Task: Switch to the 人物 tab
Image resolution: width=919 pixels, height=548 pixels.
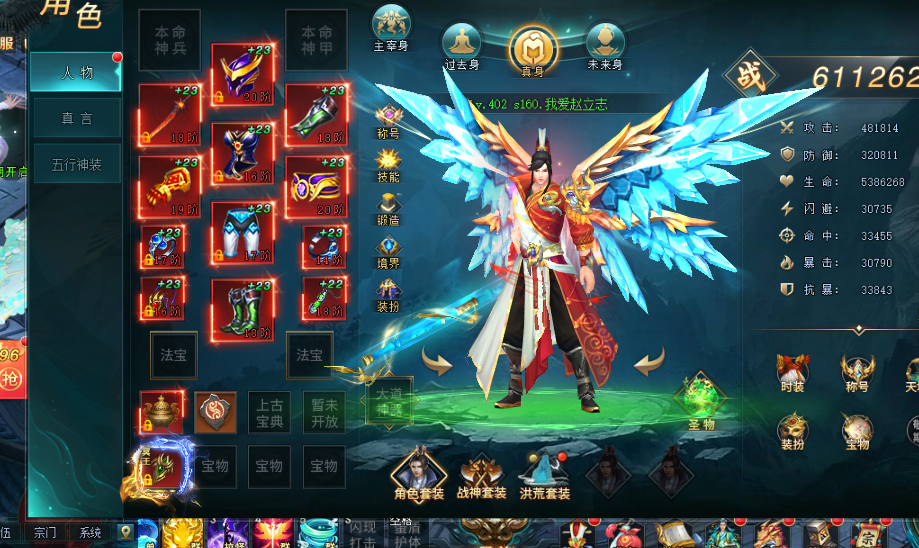Action: click(76, 72)
